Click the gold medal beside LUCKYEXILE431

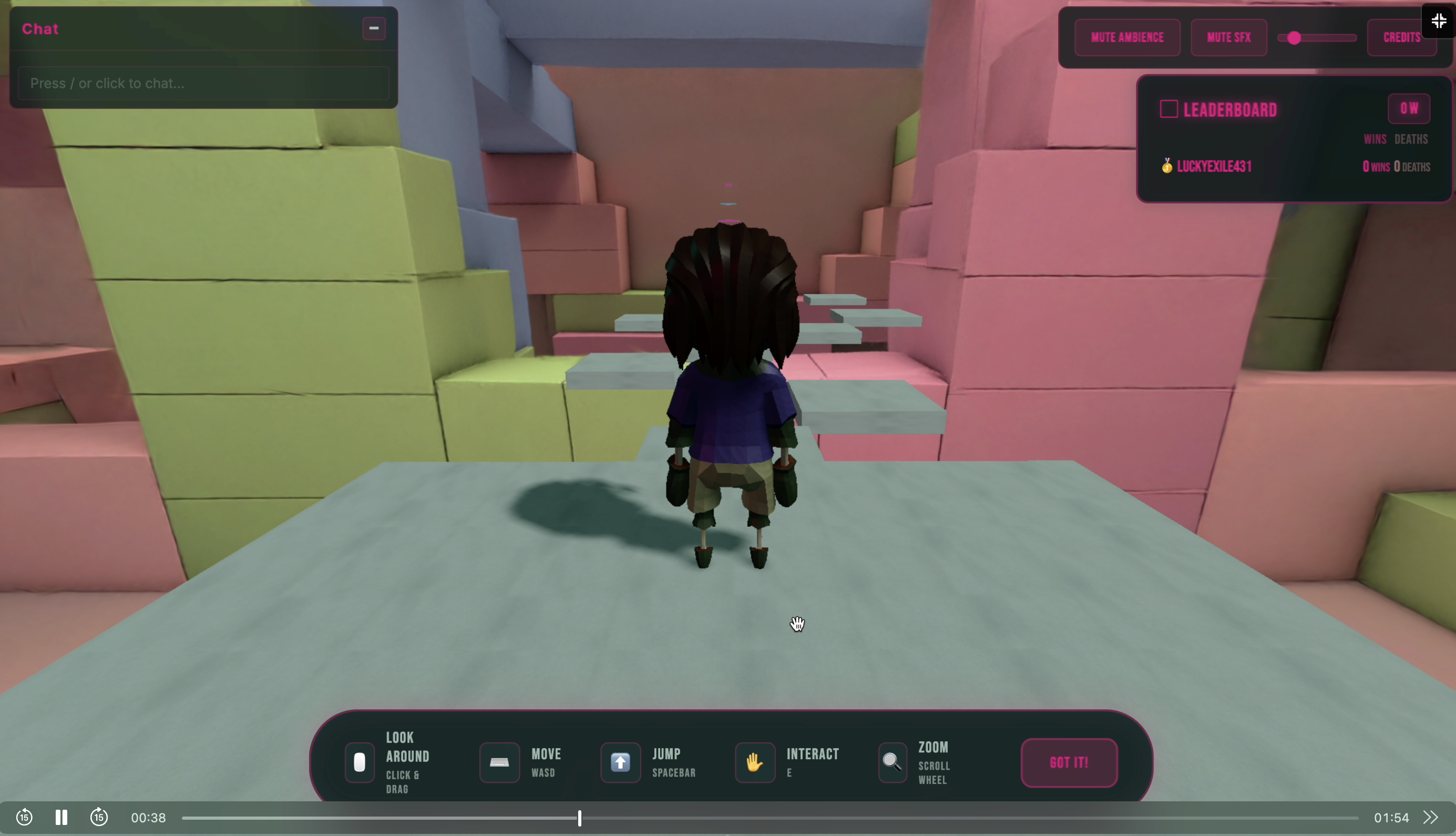1167,166
